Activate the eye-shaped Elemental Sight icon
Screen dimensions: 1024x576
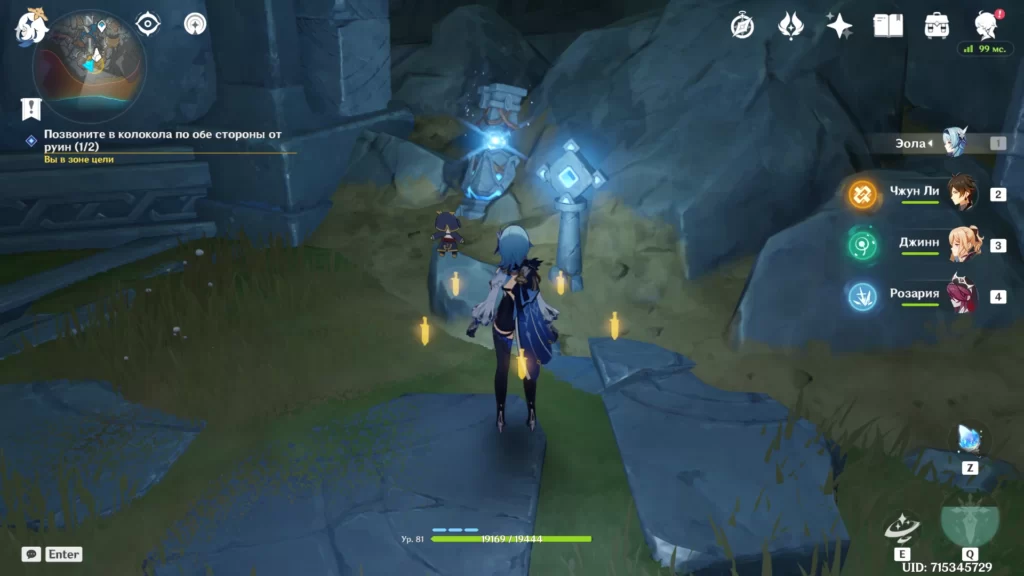pos(148,24)
